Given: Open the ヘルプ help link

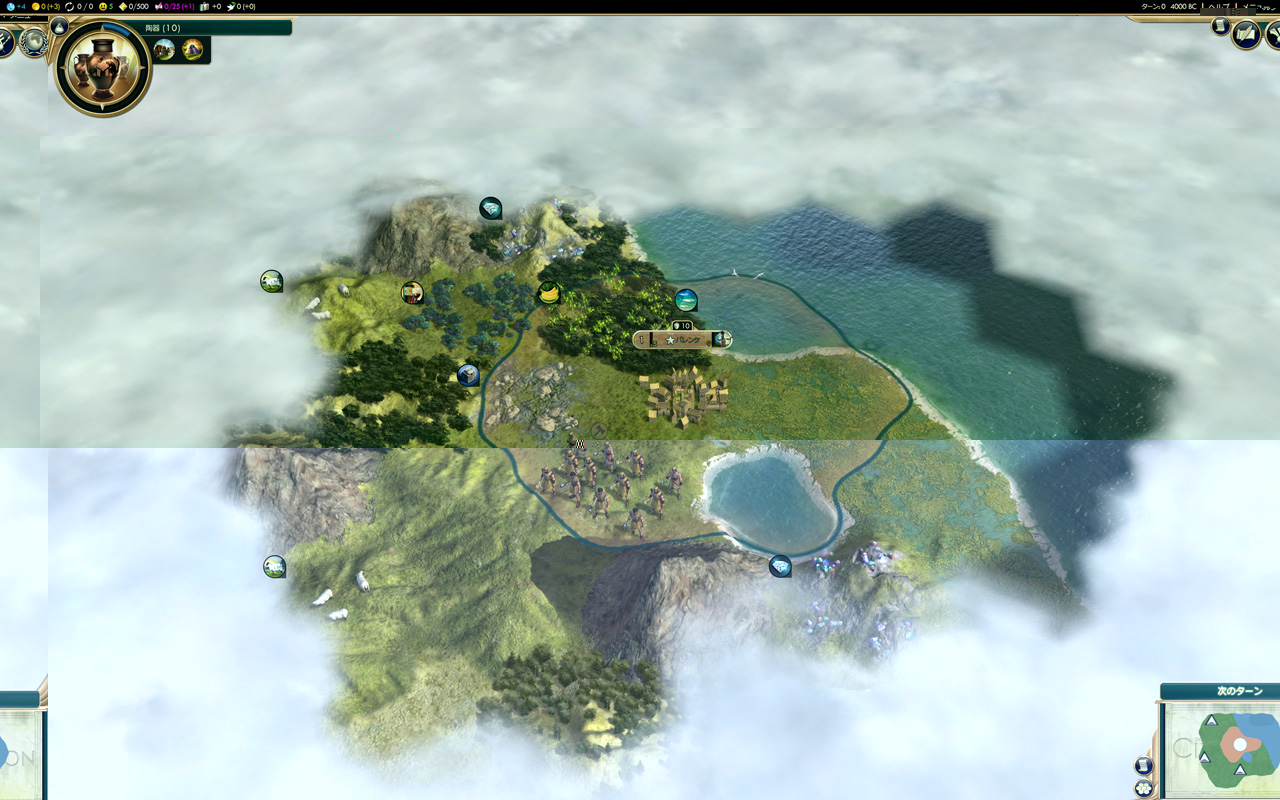Looking at the screenshot, I should click(x=1219, y=6).
